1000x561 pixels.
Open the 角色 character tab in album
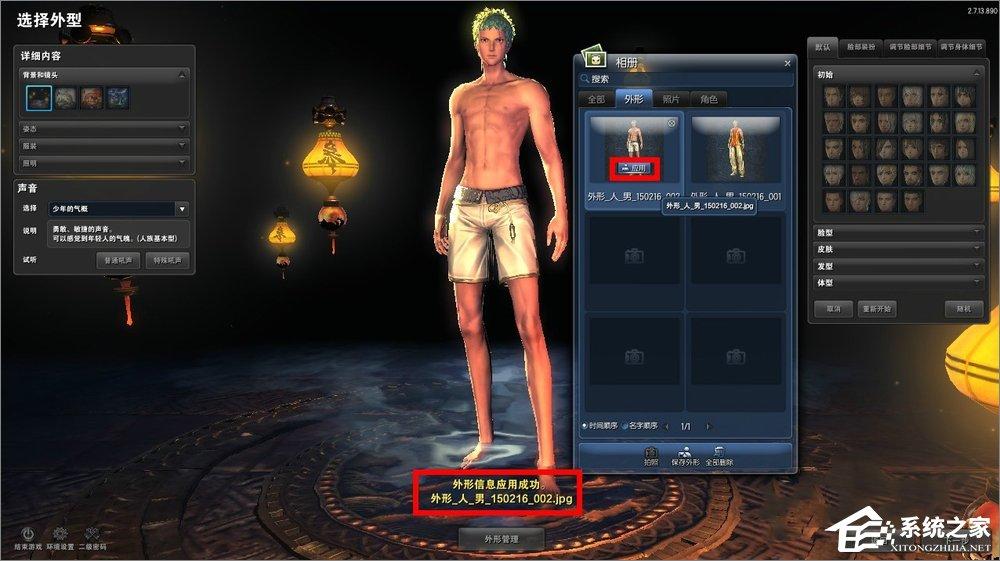(x=709, y=99)
